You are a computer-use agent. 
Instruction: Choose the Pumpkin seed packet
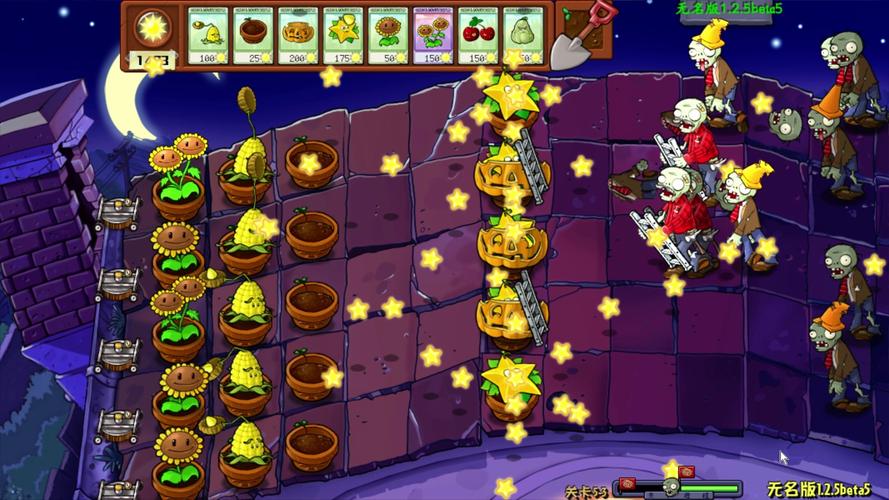(x=299, y=36)
